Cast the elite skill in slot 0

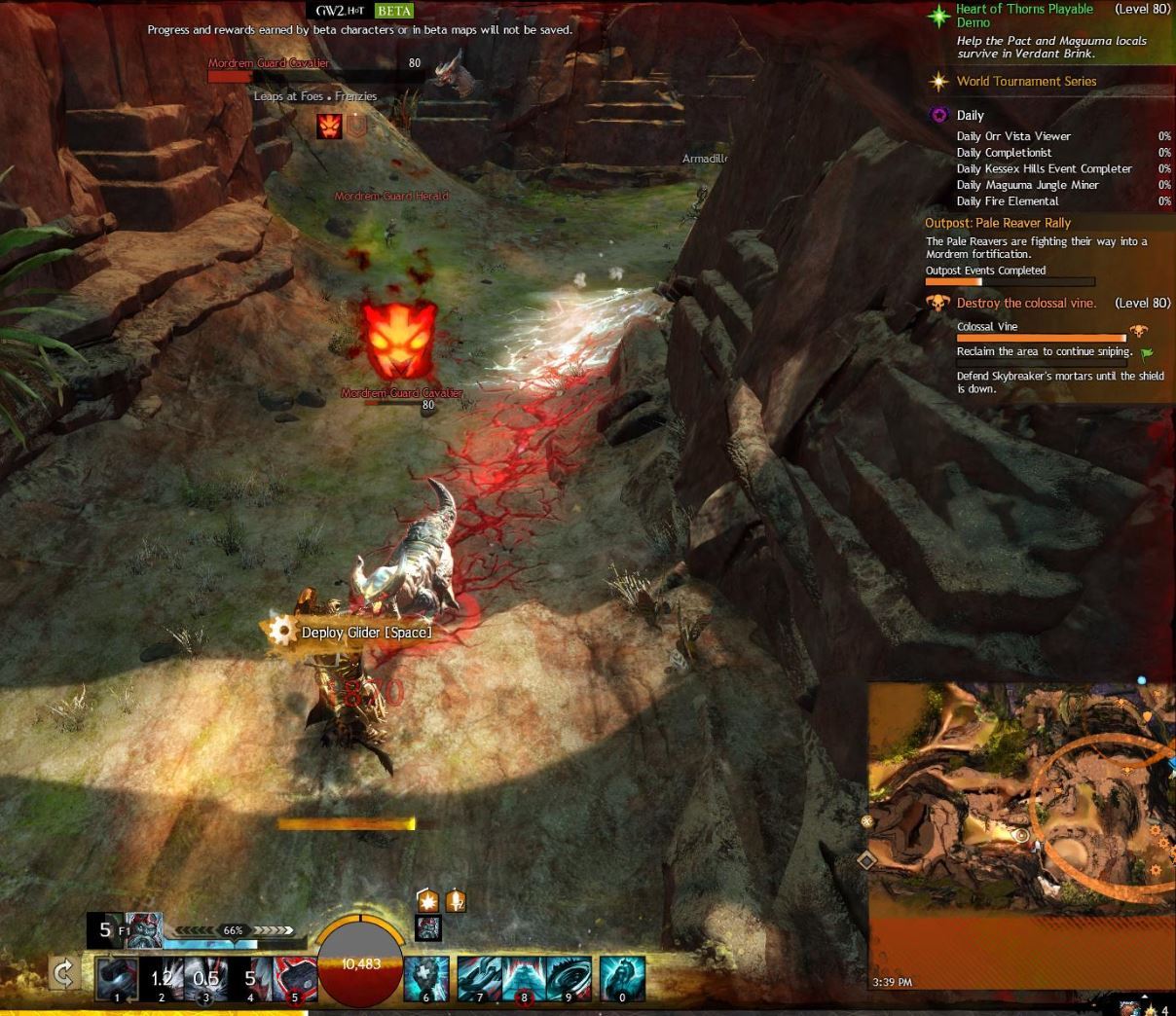pos(622,977)
